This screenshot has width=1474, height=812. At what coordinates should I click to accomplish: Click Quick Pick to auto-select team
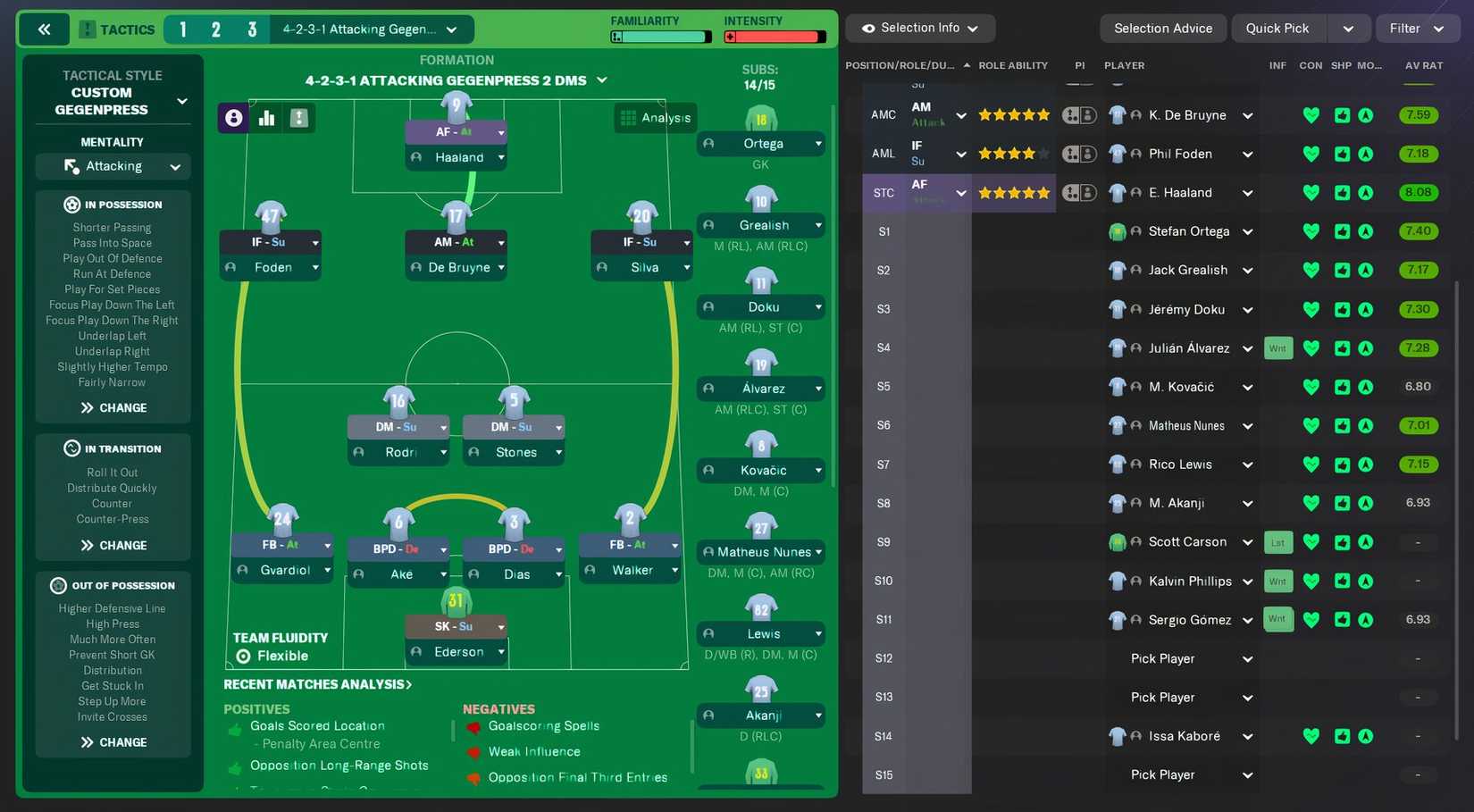point(1277,28)
